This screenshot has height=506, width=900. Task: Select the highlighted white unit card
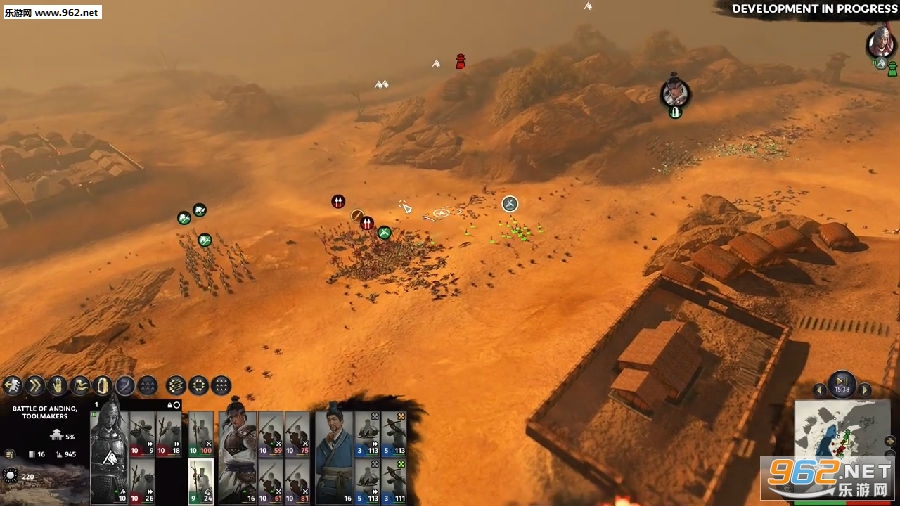[201, 480]
